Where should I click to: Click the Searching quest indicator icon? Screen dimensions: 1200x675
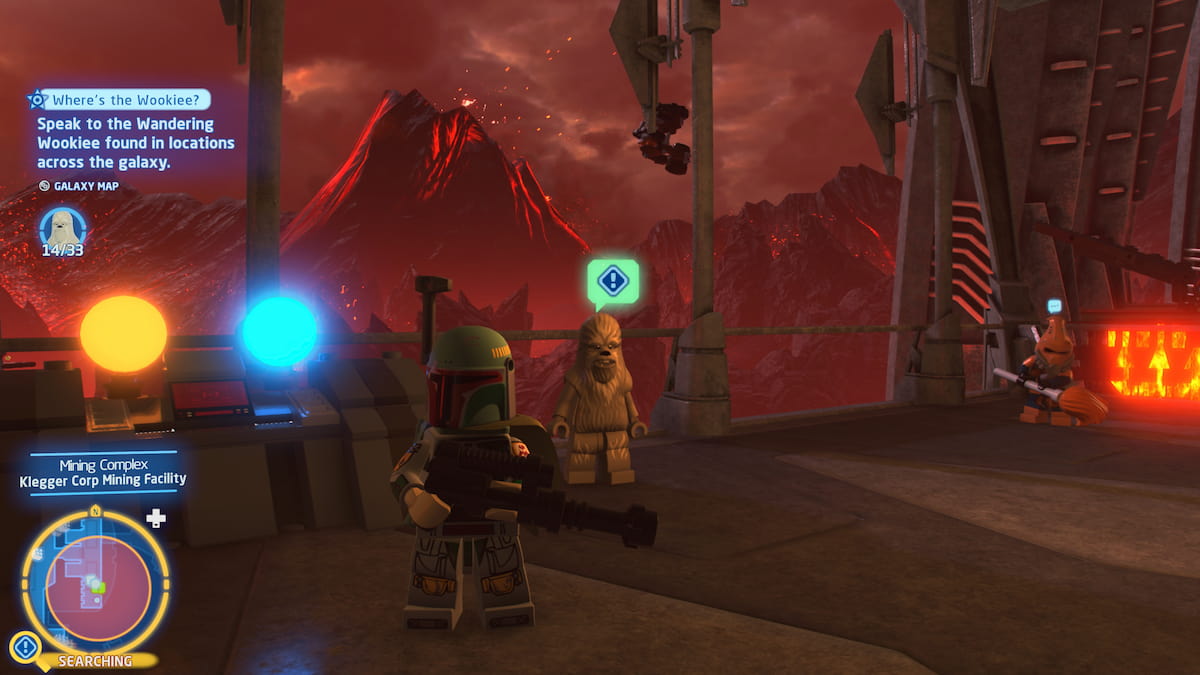pos(25,648)
